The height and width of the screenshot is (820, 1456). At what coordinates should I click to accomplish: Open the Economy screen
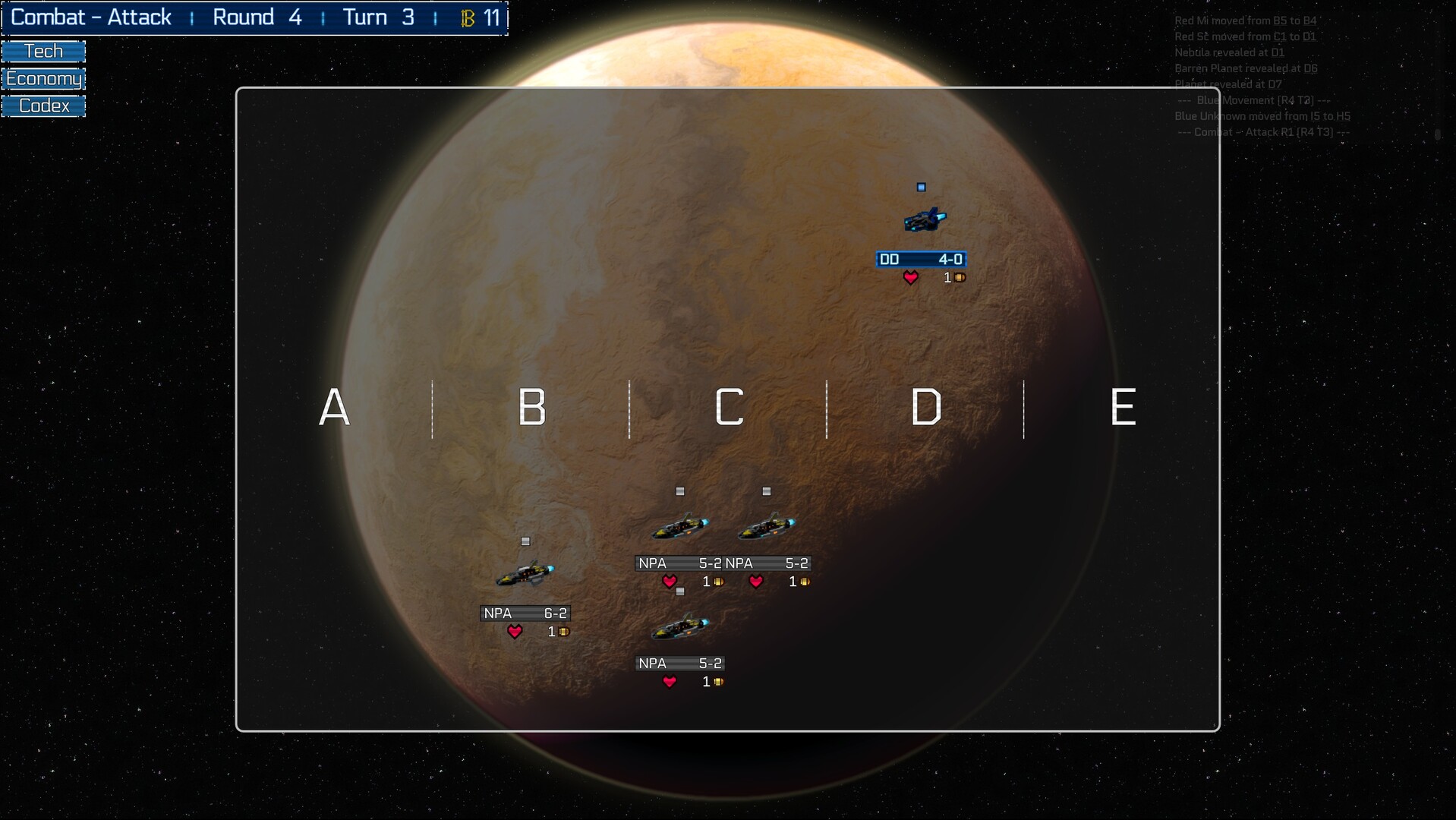43,77
